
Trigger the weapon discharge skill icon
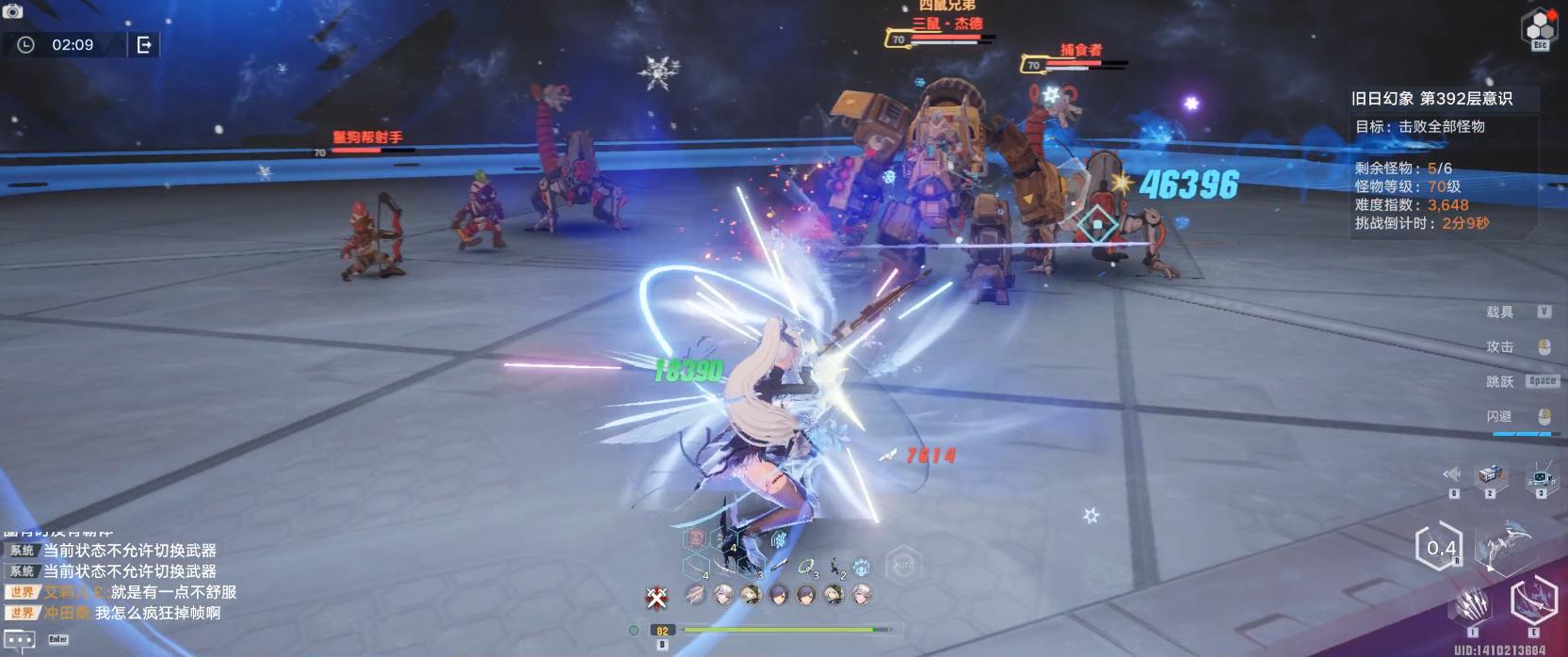click(x=1532, y=599)
